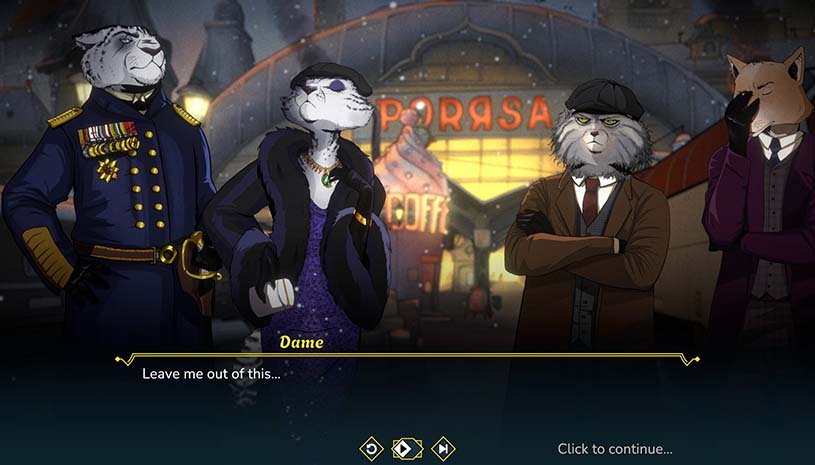Skip ahead with the skip-forward button
Viewport: 815px width, 465px height.
(x=442, y=449)
